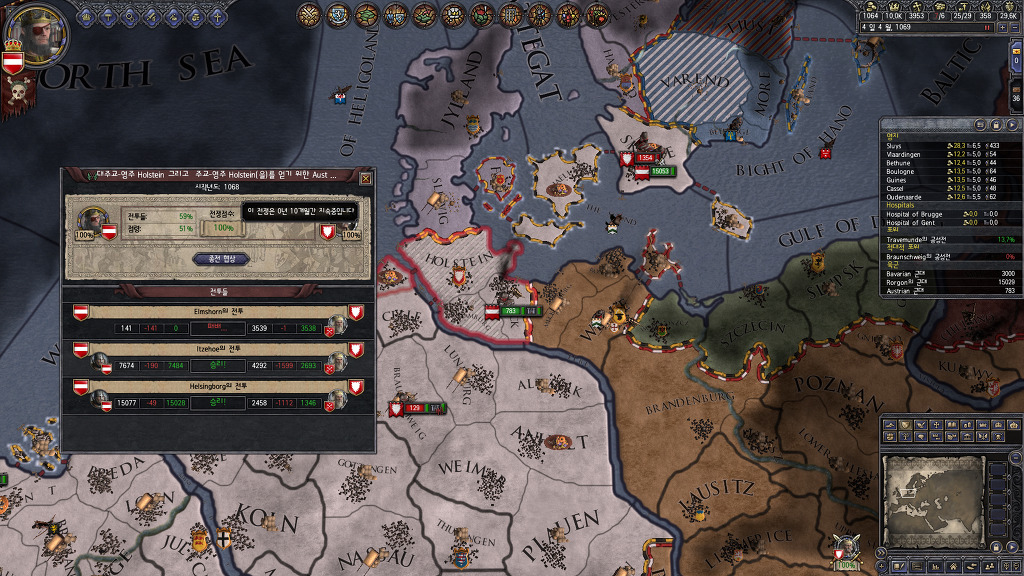Click the peace negotiation button
1024x576 pixels.
221,258
